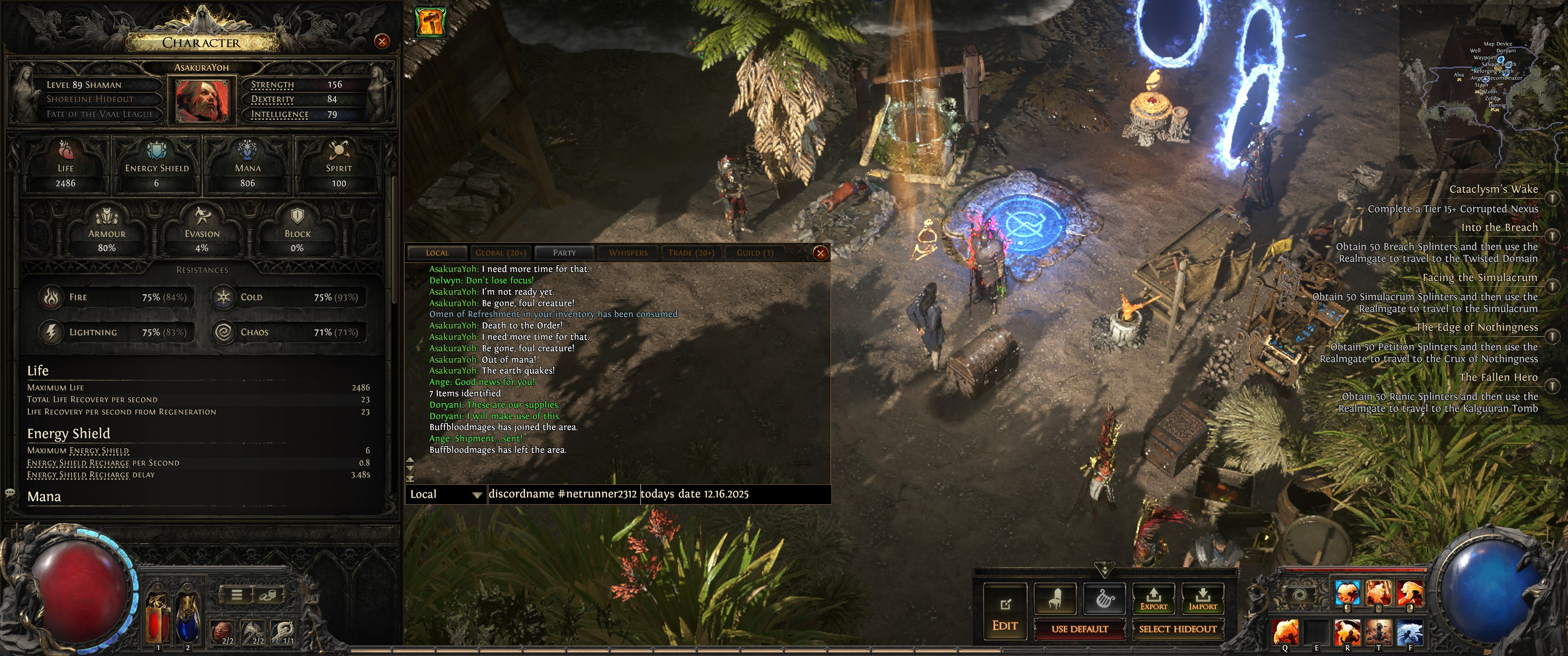This screenshot has width=1568, height=656.
Task: Show the Whispers chat tab
Action: point(628,253)
